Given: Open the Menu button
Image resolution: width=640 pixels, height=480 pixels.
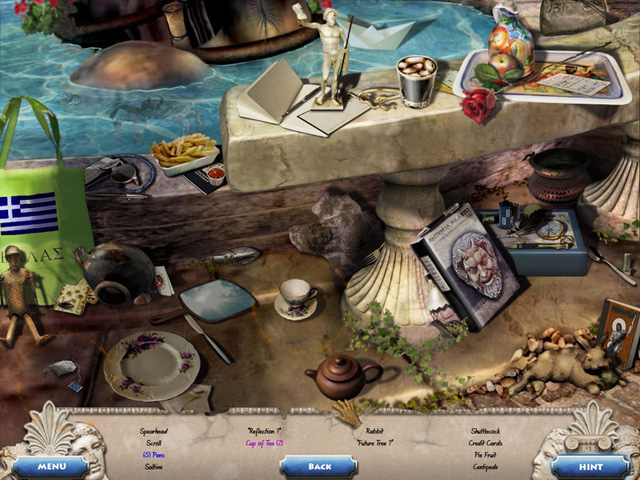Looking at the screenshot, I should (49, 466).
